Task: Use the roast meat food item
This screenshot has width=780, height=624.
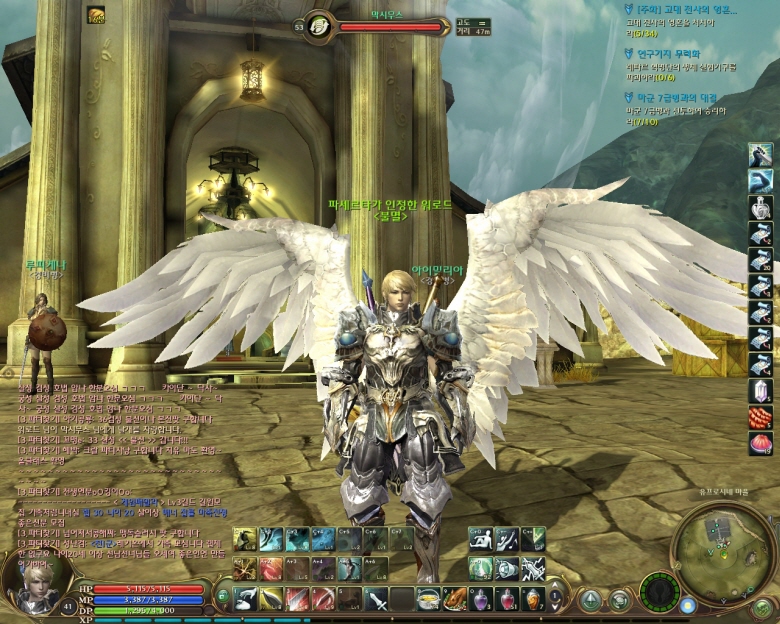Action: point(455,598)
